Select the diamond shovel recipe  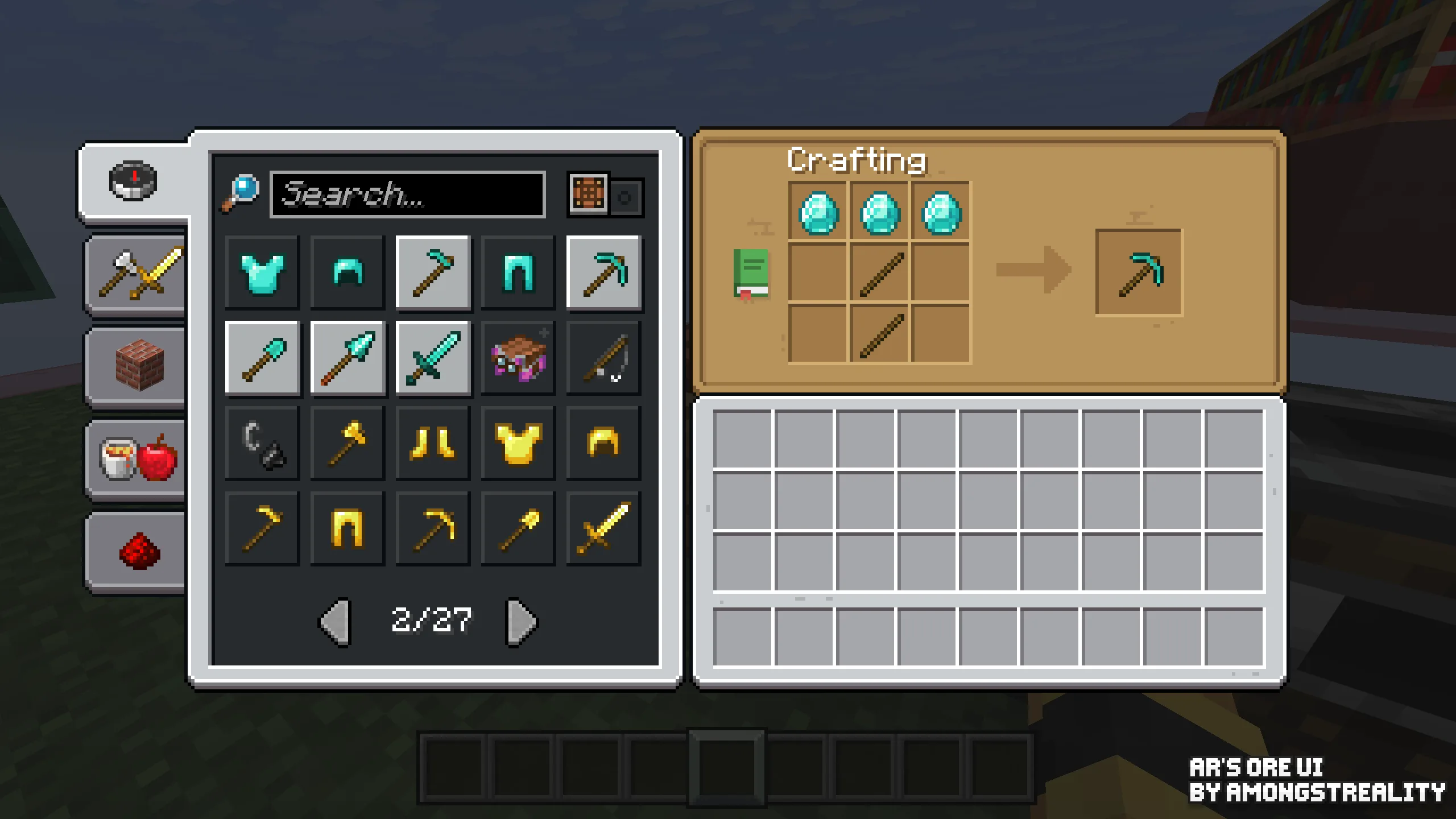pos(262,358)
